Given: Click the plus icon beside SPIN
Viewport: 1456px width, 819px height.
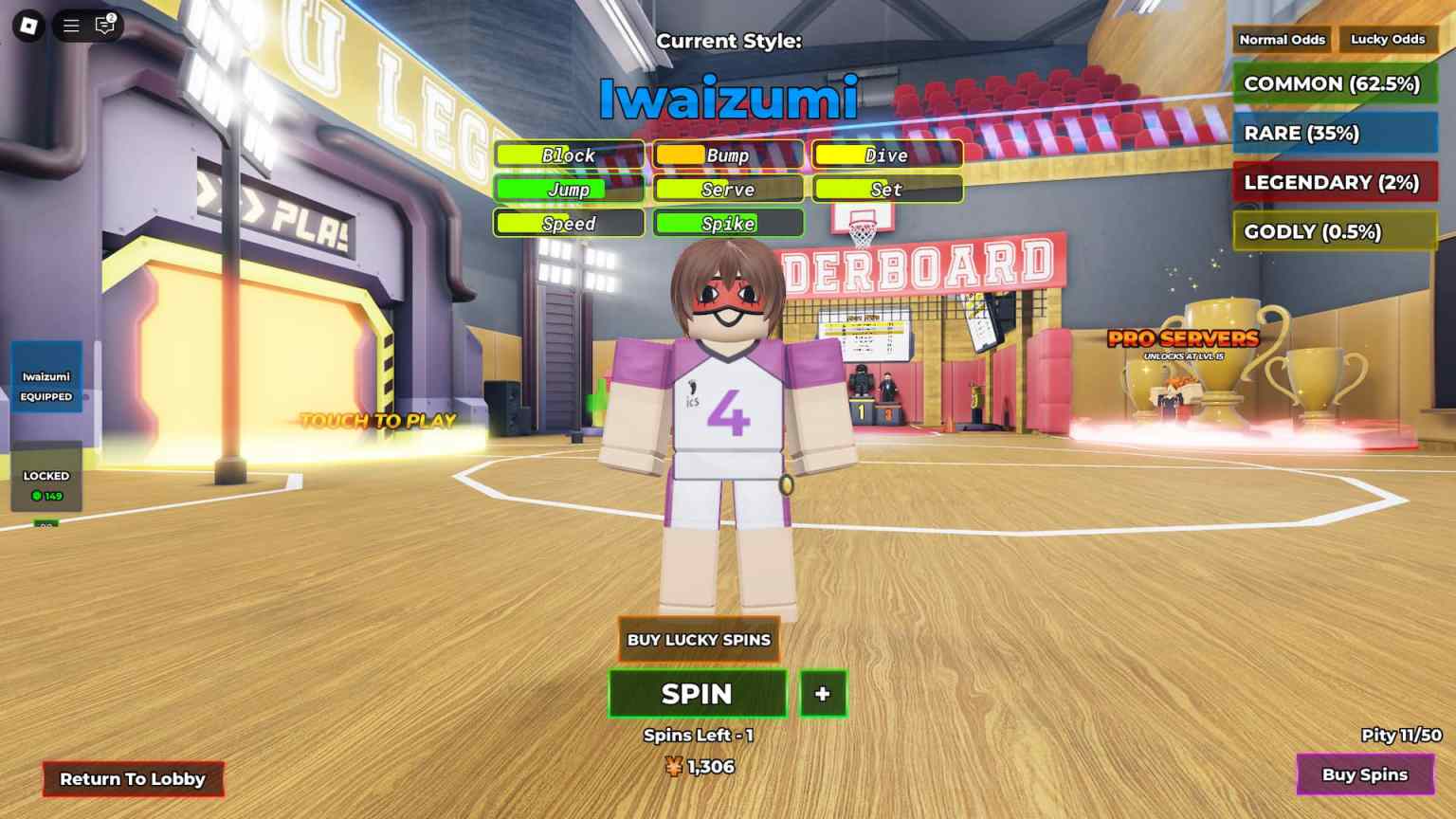Looking at the screenshot, I should 822,694.
